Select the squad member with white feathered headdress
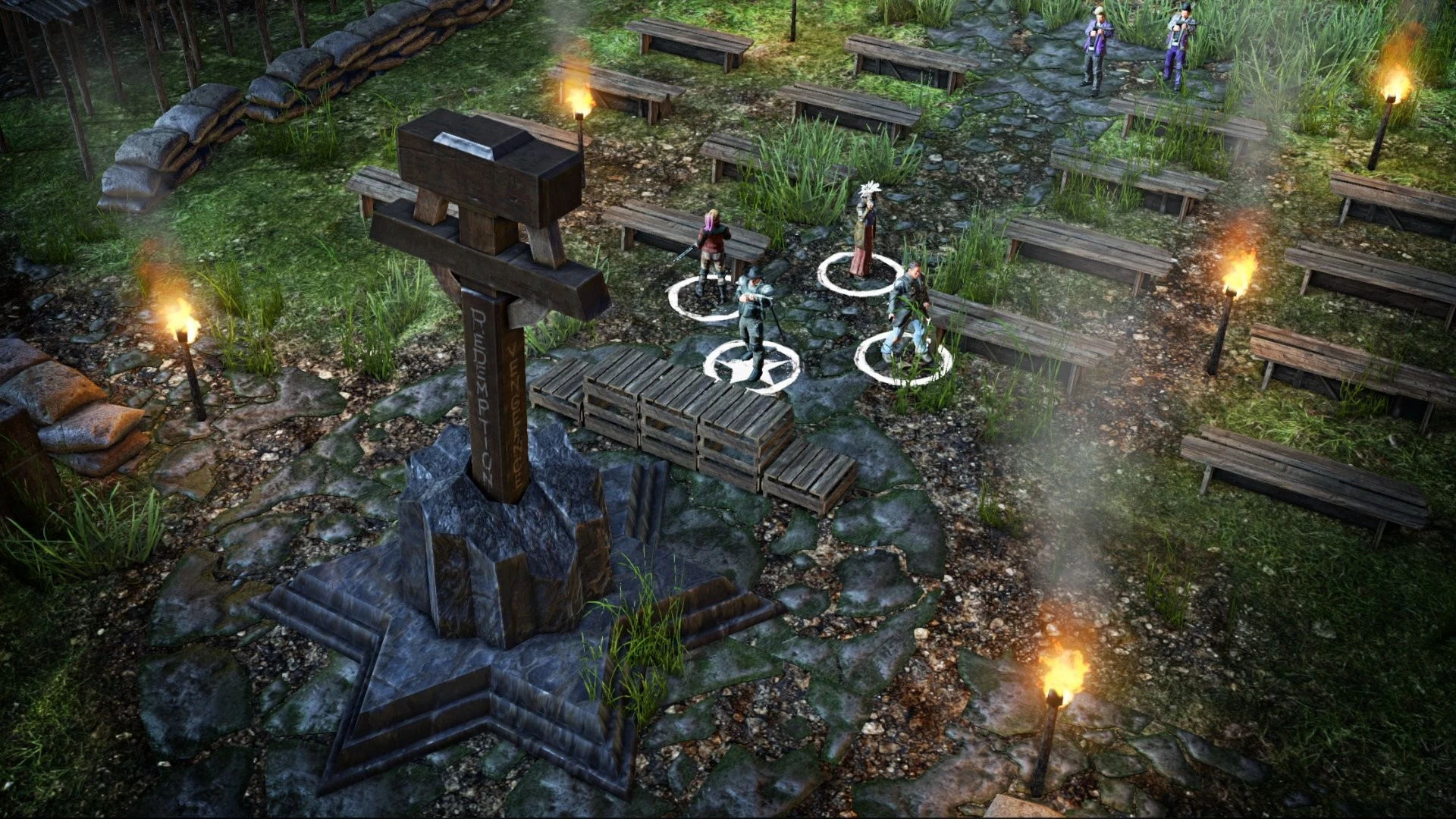The height and width of the screenshot is (819, 1456). (x=863, y=228)
